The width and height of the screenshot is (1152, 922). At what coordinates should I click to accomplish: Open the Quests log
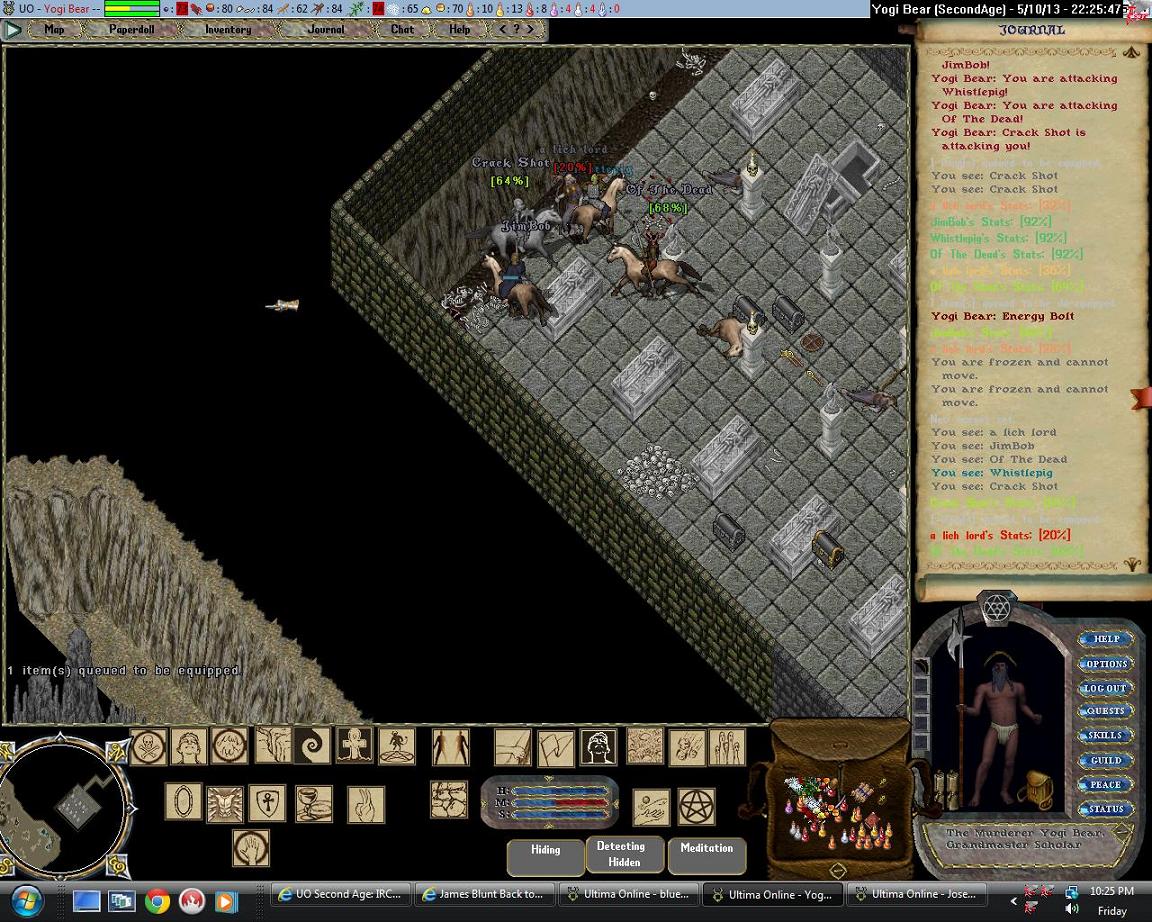(x=1106, y=712)
